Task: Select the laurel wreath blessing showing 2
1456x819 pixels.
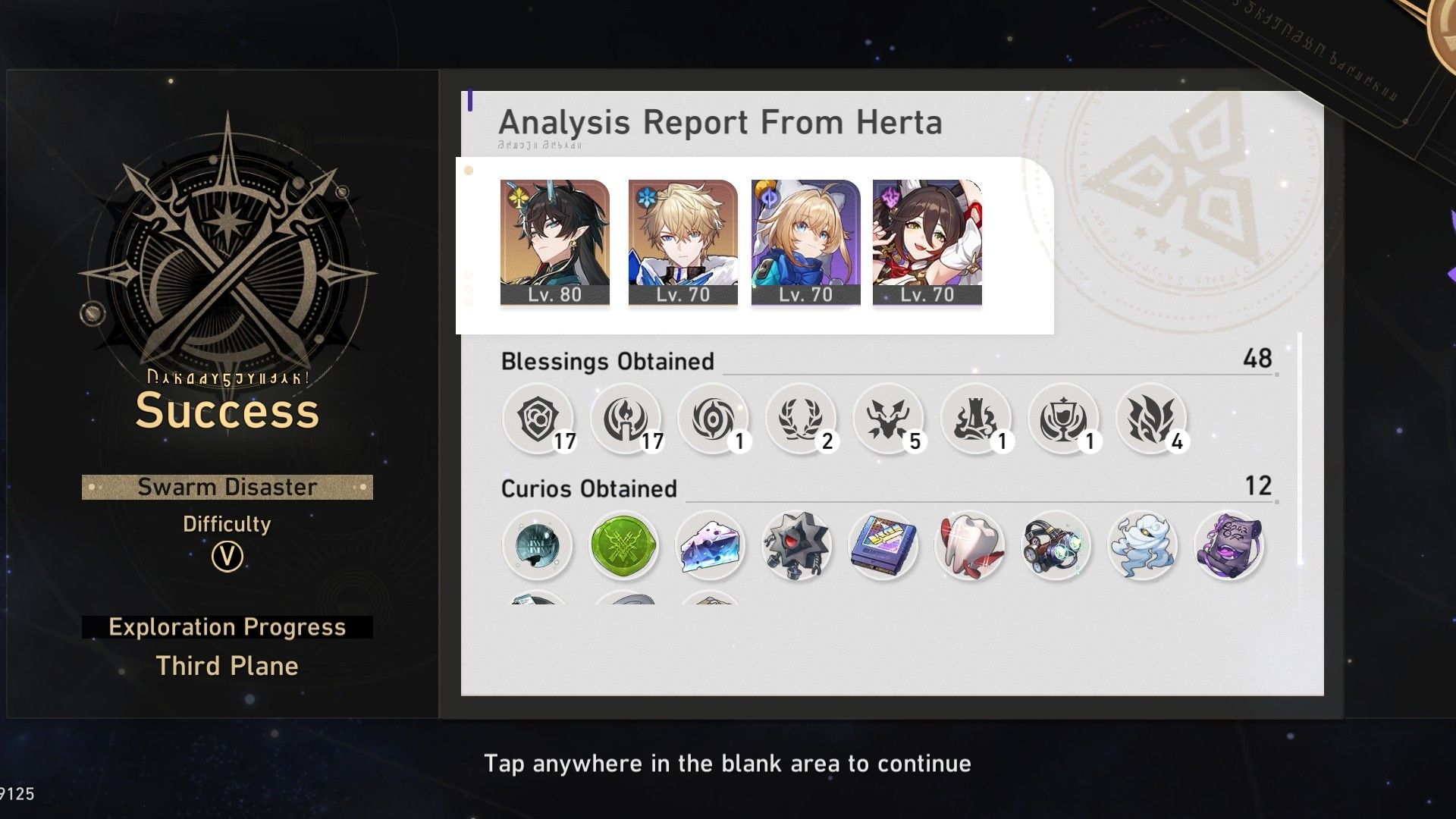Action: tap(800, 417)
